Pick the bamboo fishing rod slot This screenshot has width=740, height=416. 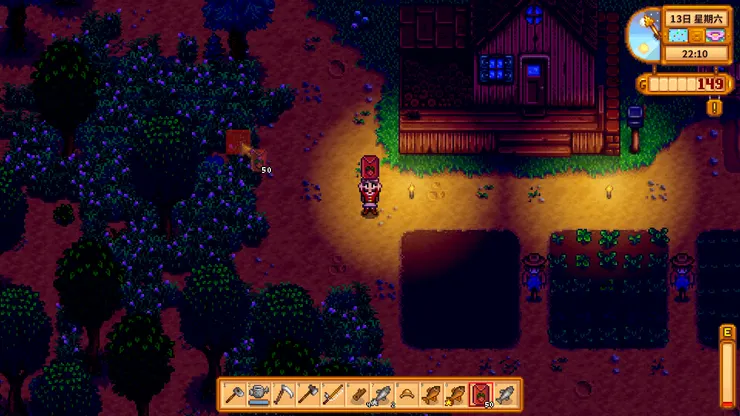click(x=332, y=395)
